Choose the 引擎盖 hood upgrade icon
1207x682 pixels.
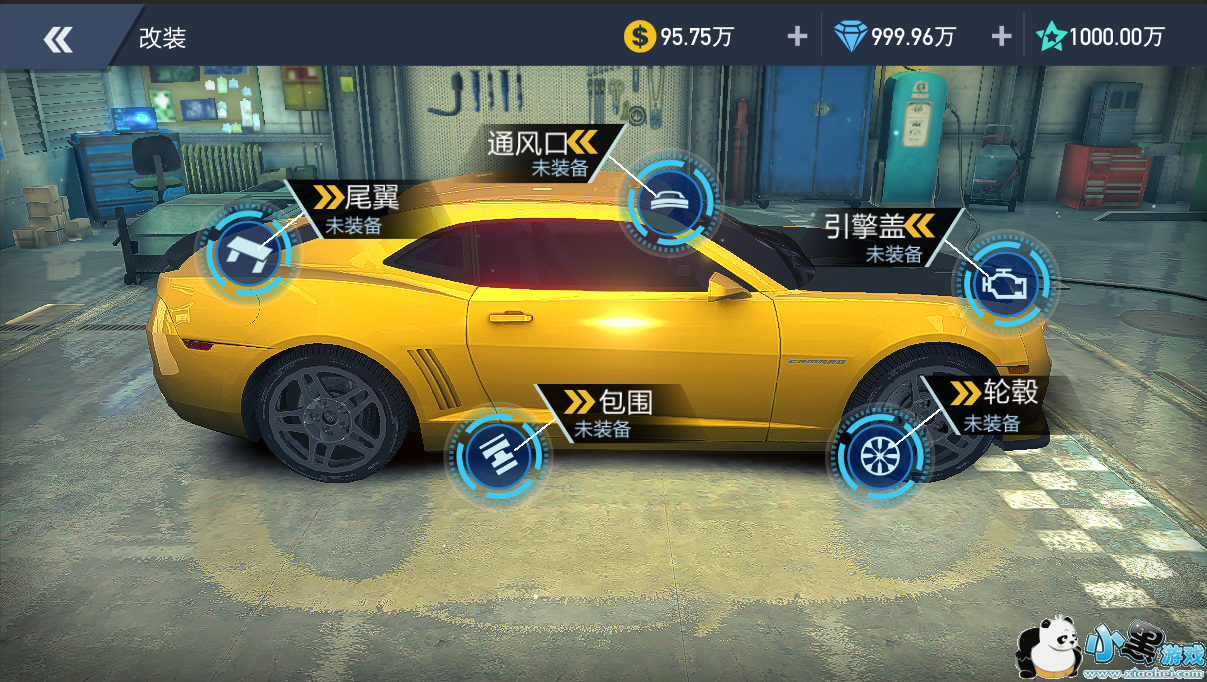(1010, 285)
